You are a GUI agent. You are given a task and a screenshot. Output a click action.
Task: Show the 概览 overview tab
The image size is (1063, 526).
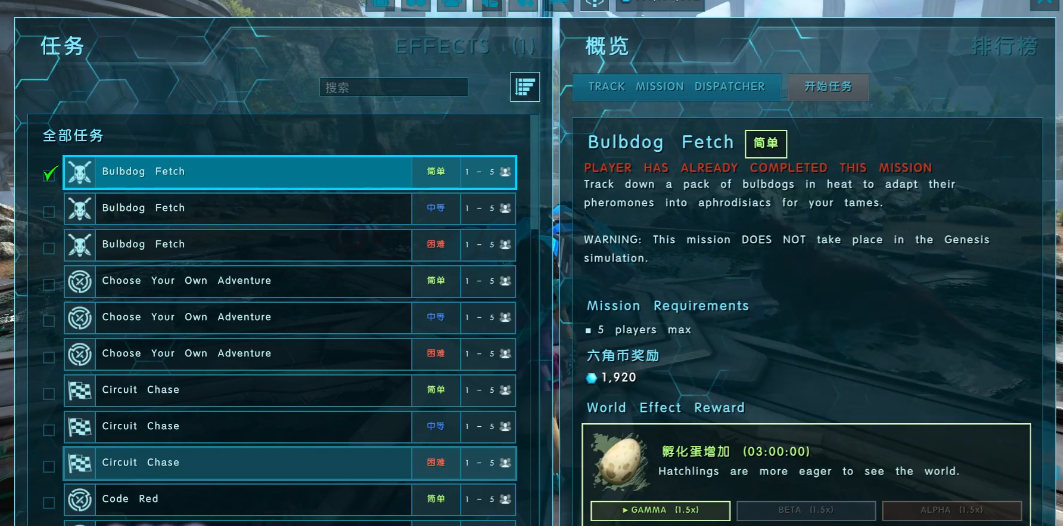(x=607, y=46)
